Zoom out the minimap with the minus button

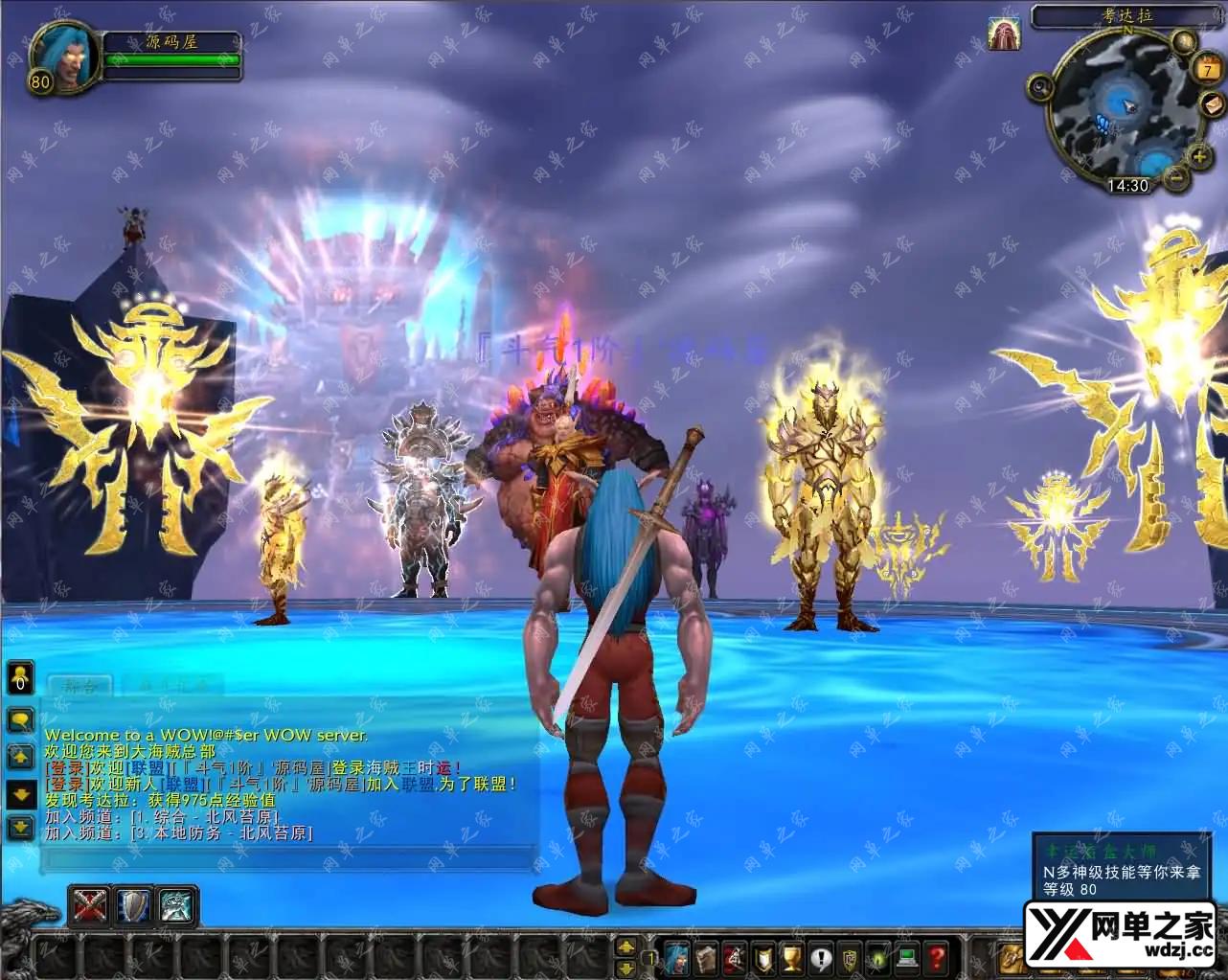[1175, 177]
